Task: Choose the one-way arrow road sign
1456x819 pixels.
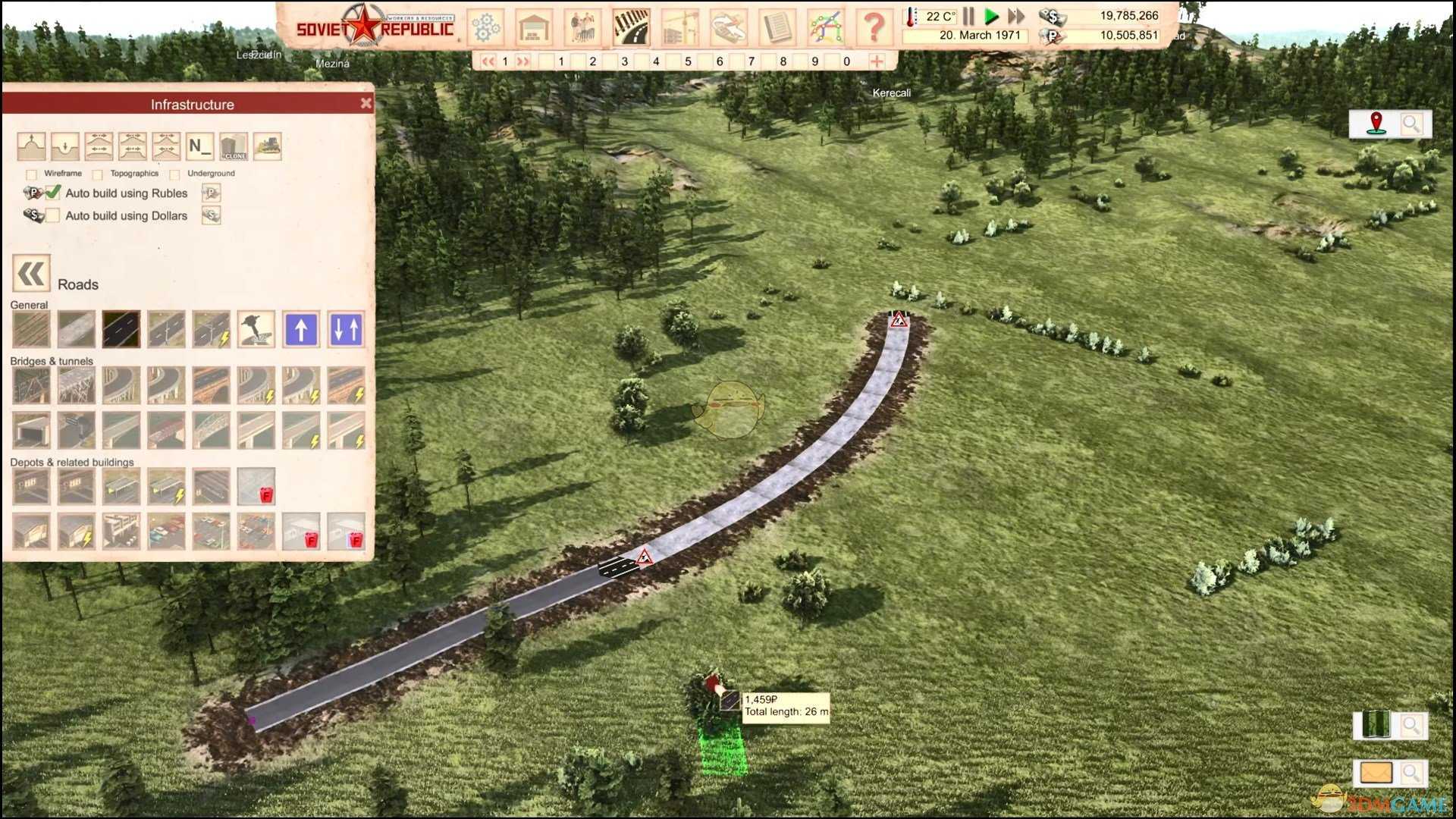Action: pos(301,329)
